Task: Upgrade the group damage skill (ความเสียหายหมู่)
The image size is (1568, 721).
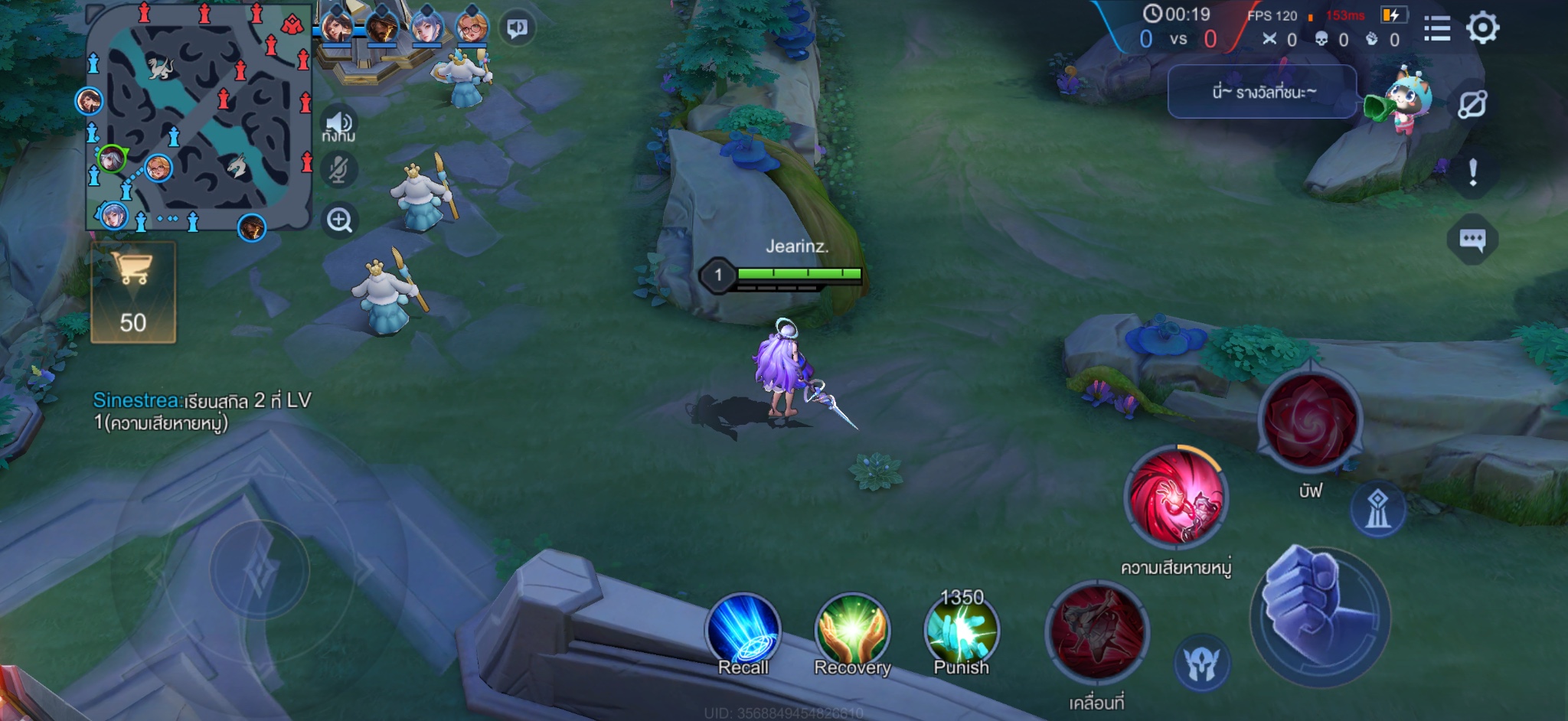Action: [x=1175, y=498]
